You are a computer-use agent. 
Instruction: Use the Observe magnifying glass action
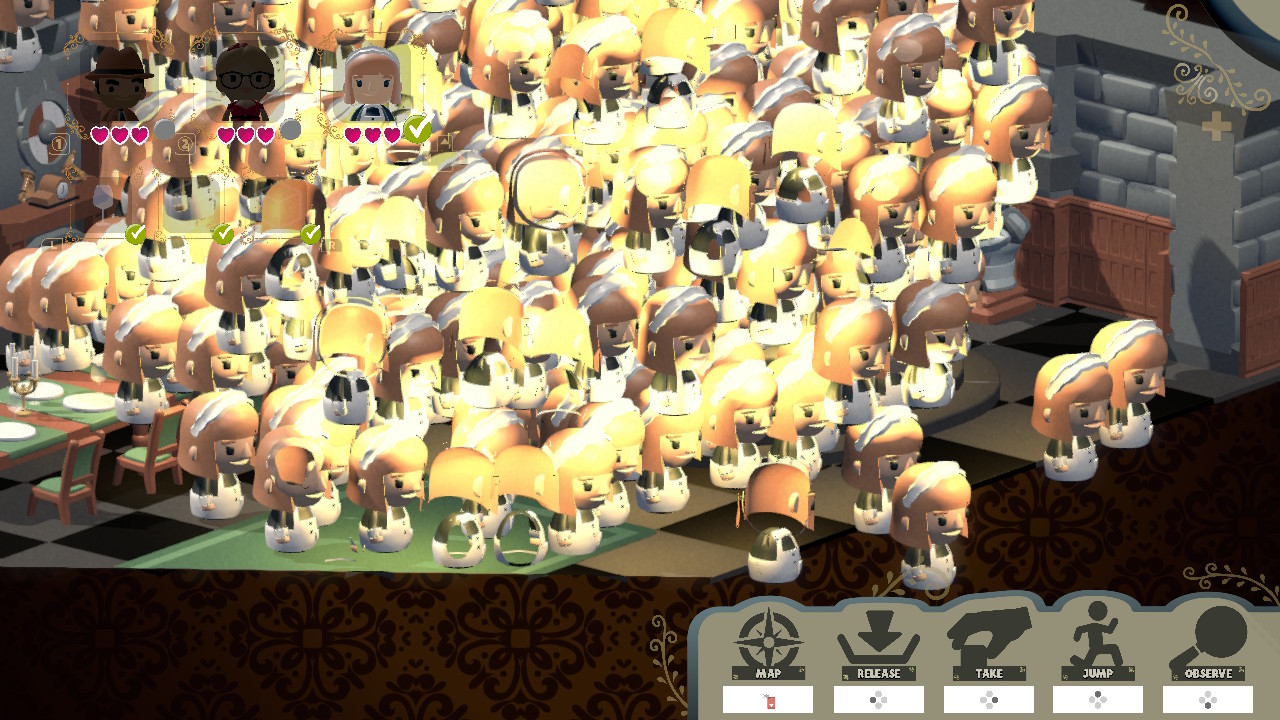tap(1208, 640)
